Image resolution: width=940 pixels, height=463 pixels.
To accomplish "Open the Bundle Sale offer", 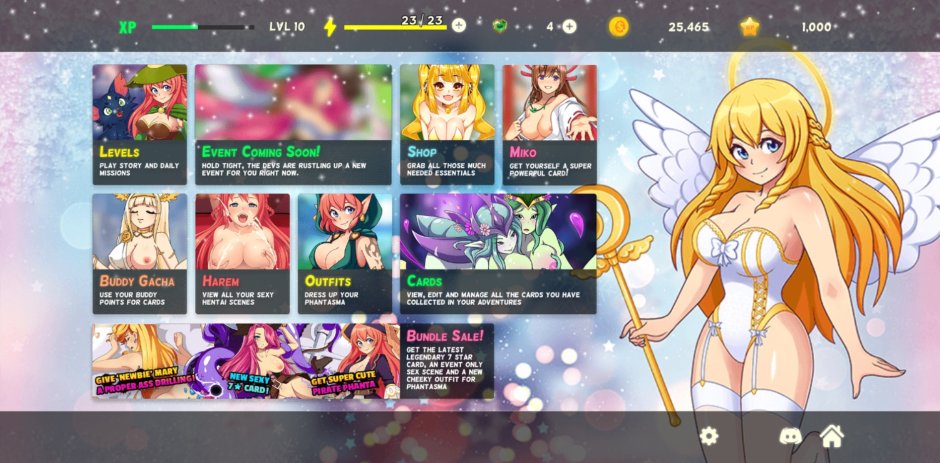I will point(293,361).
